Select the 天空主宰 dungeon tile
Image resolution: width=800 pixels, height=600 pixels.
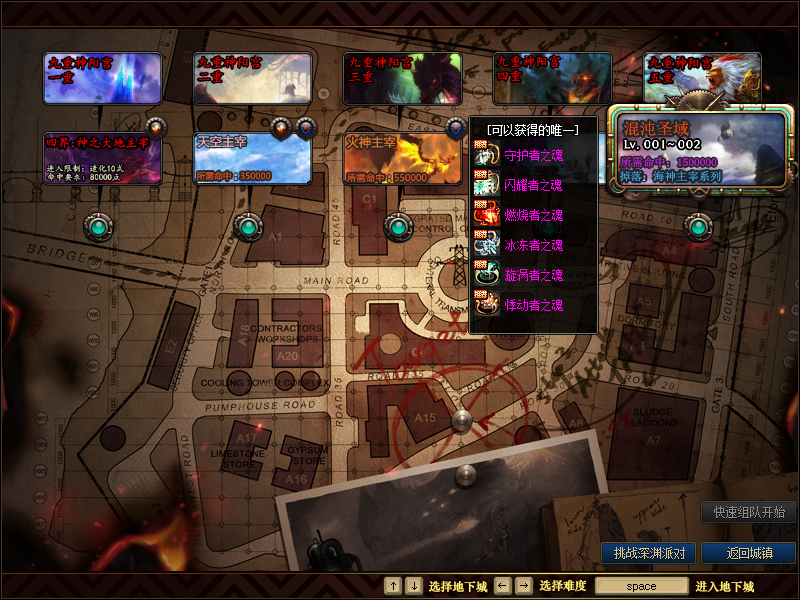252,158
